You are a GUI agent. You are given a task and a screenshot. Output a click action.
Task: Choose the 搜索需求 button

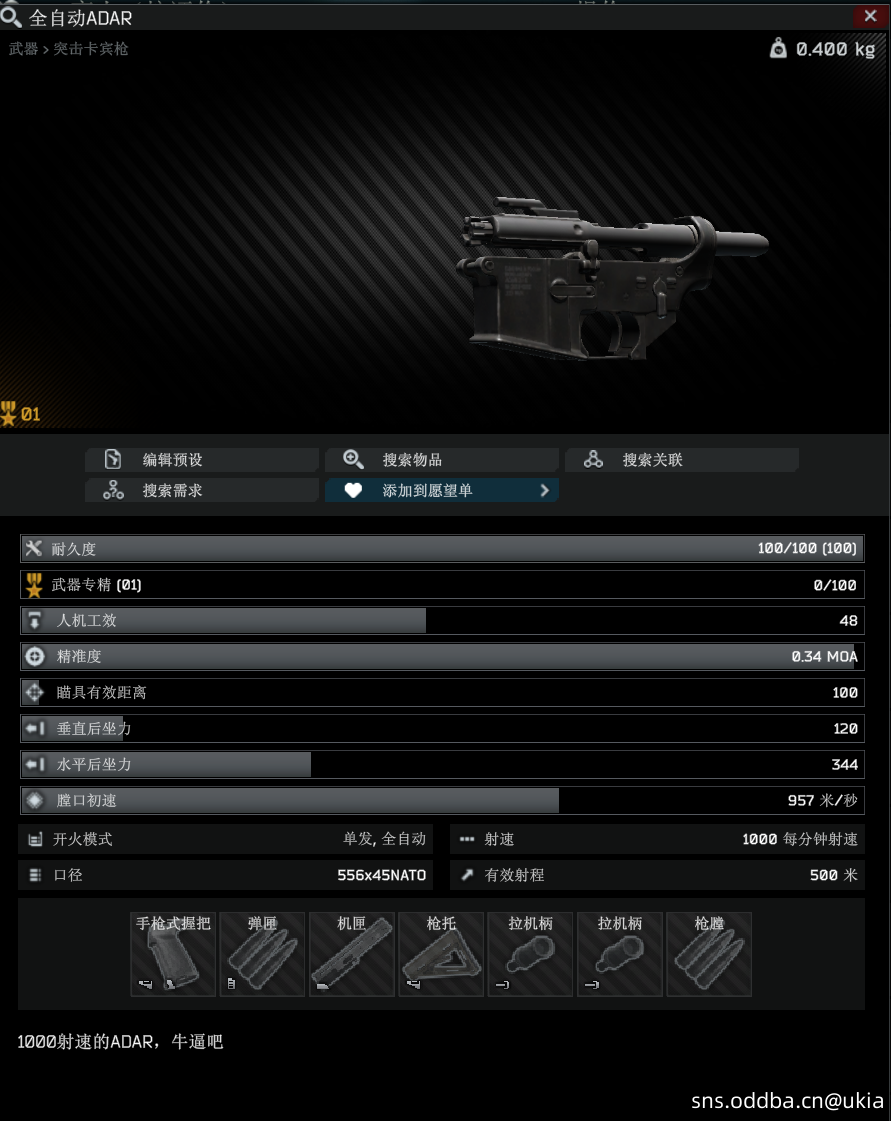202,491
